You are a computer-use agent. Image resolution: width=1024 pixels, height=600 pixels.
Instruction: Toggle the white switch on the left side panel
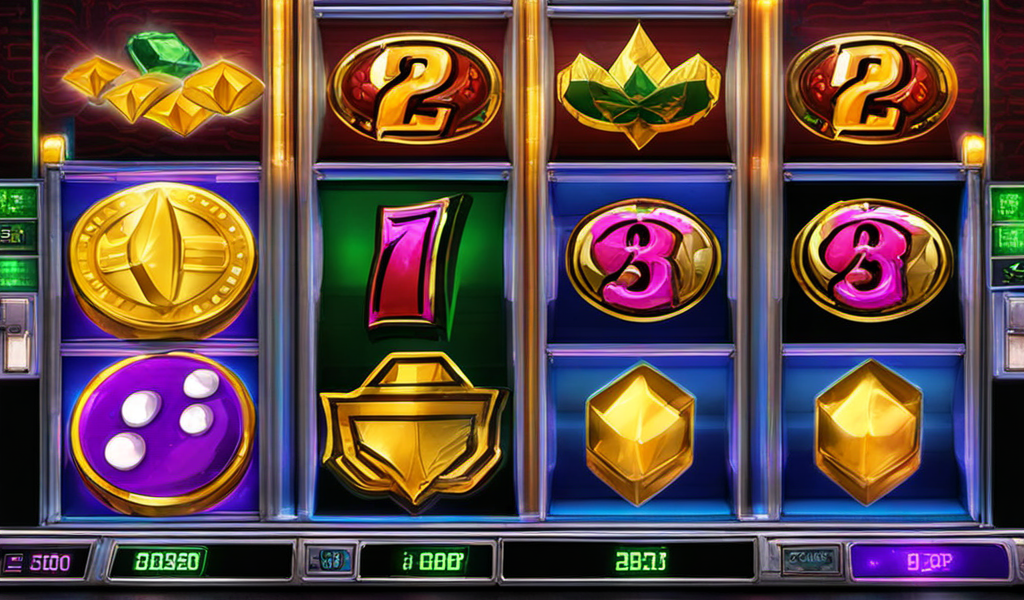pos(14,335)
